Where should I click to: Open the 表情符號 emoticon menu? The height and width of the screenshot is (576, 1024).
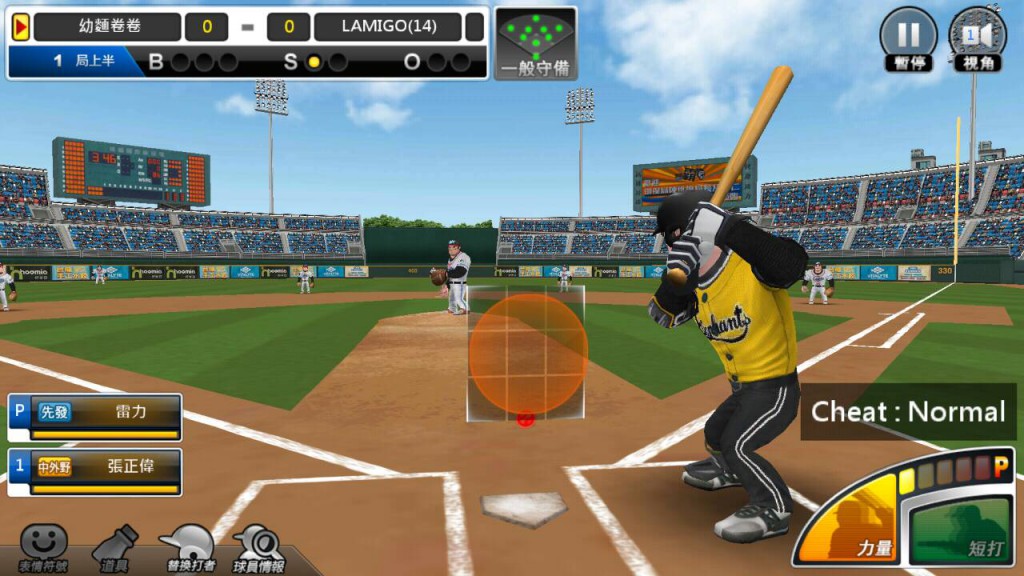(x=43, y=548)
